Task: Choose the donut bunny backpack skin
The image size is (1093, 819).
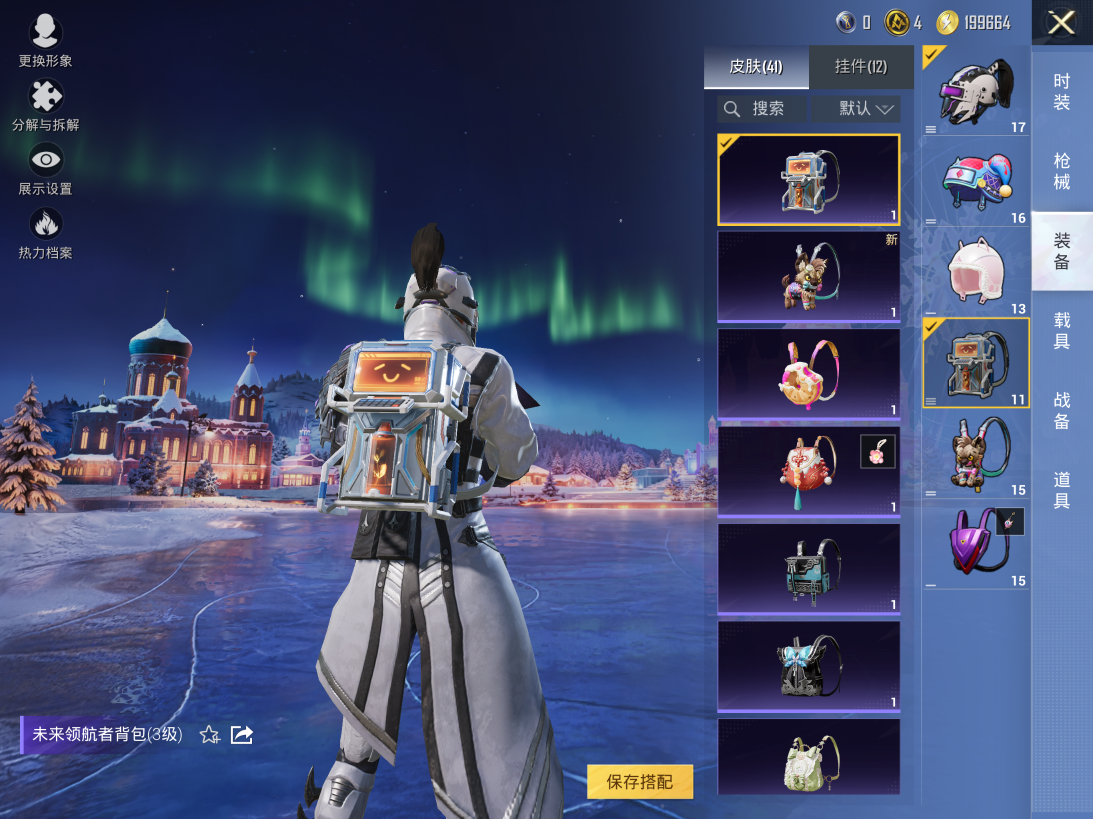Action: [808, 374]
